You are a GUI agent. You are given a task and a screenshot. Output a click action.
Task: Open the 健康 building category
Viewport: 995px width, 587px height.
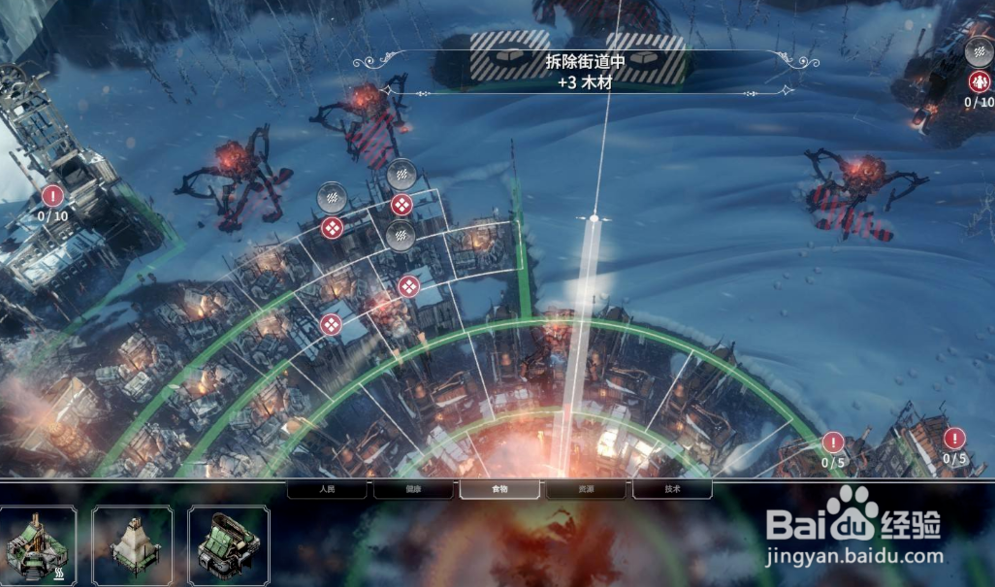(413, 490)
